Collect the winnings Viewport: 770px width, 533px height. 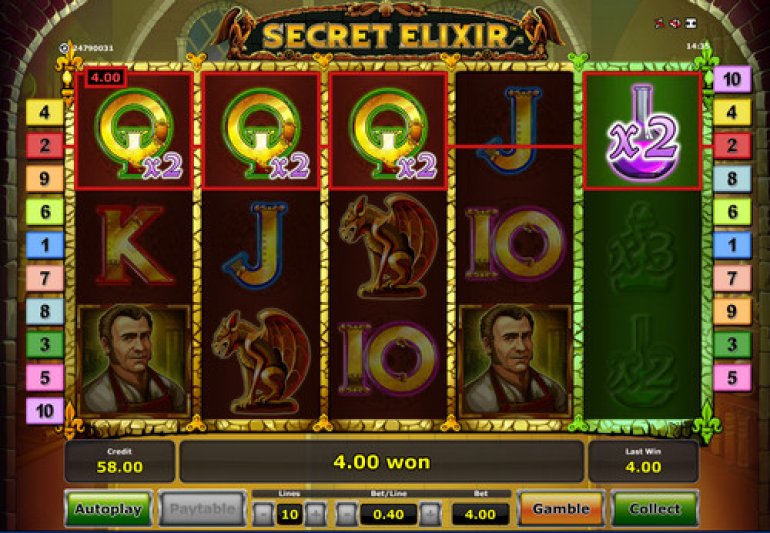[x=655, y=508]
